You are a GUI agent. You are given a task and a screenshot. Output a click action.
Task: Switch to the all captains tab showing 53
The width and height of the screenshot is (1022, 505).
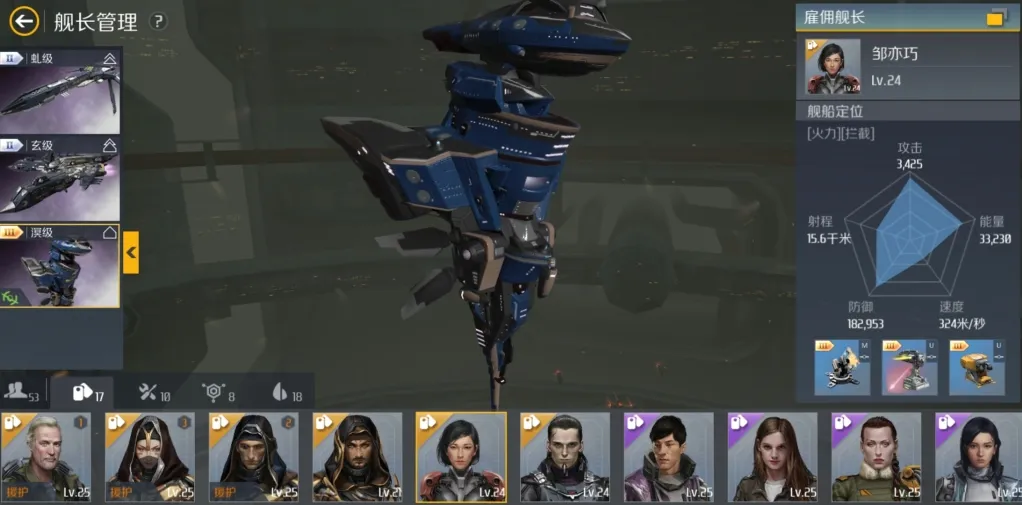[22, 393]
